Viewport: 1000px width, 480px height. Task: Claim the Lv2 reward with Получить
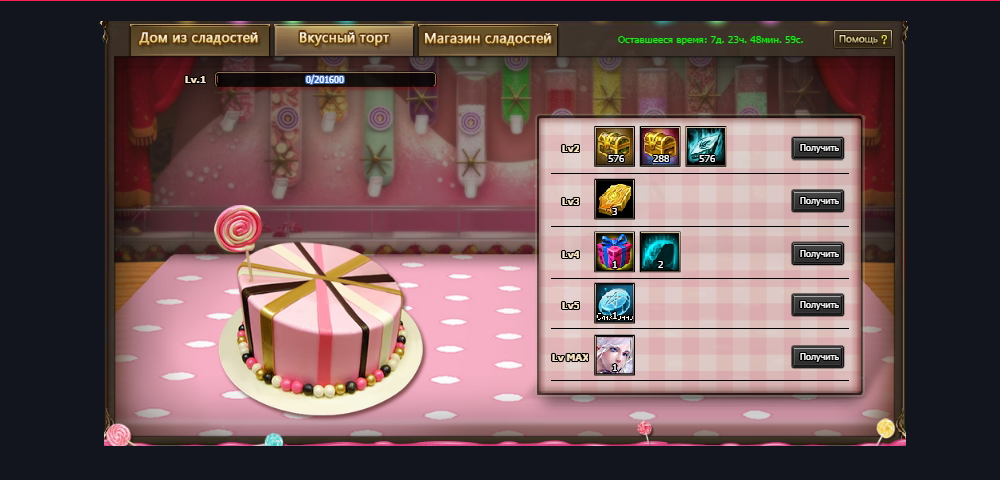coord(818,148)
